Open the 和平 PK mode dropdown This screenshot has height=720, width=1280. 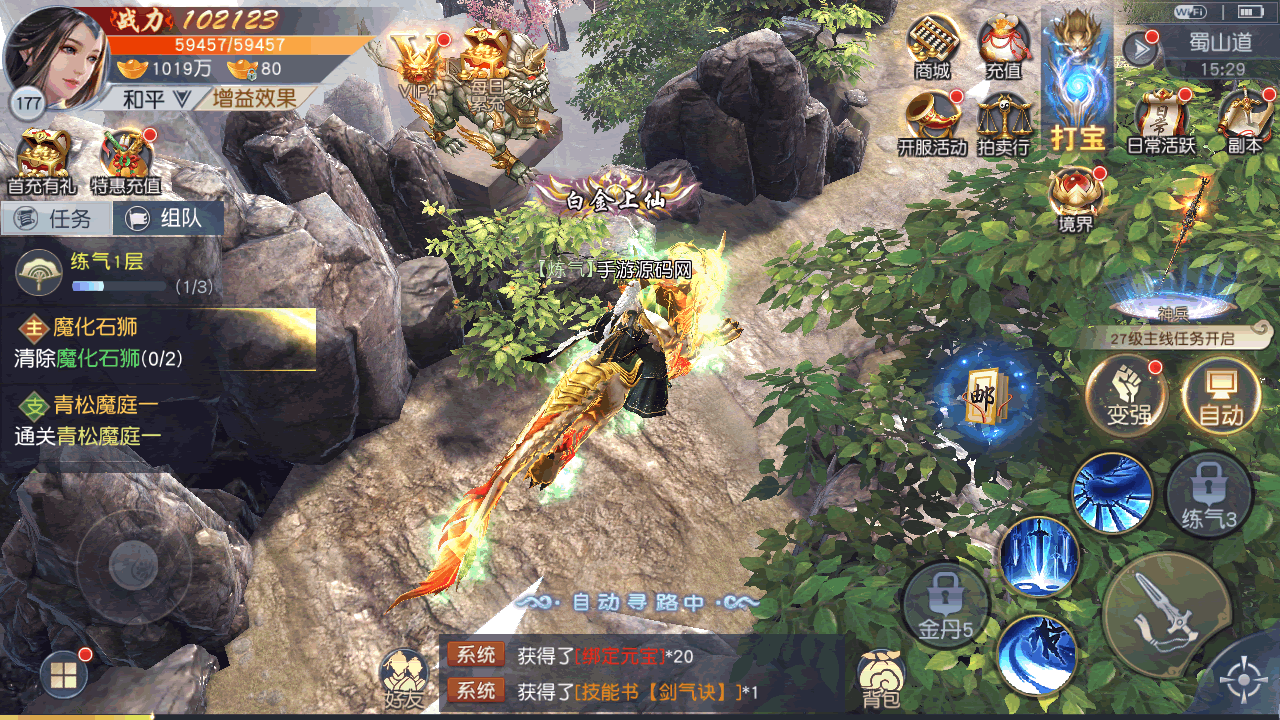[155, 98]
